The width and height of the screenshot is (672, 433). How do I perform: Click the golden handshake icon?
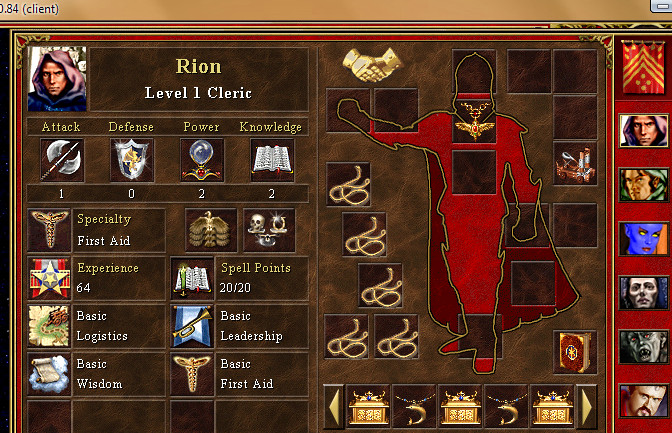366,65
